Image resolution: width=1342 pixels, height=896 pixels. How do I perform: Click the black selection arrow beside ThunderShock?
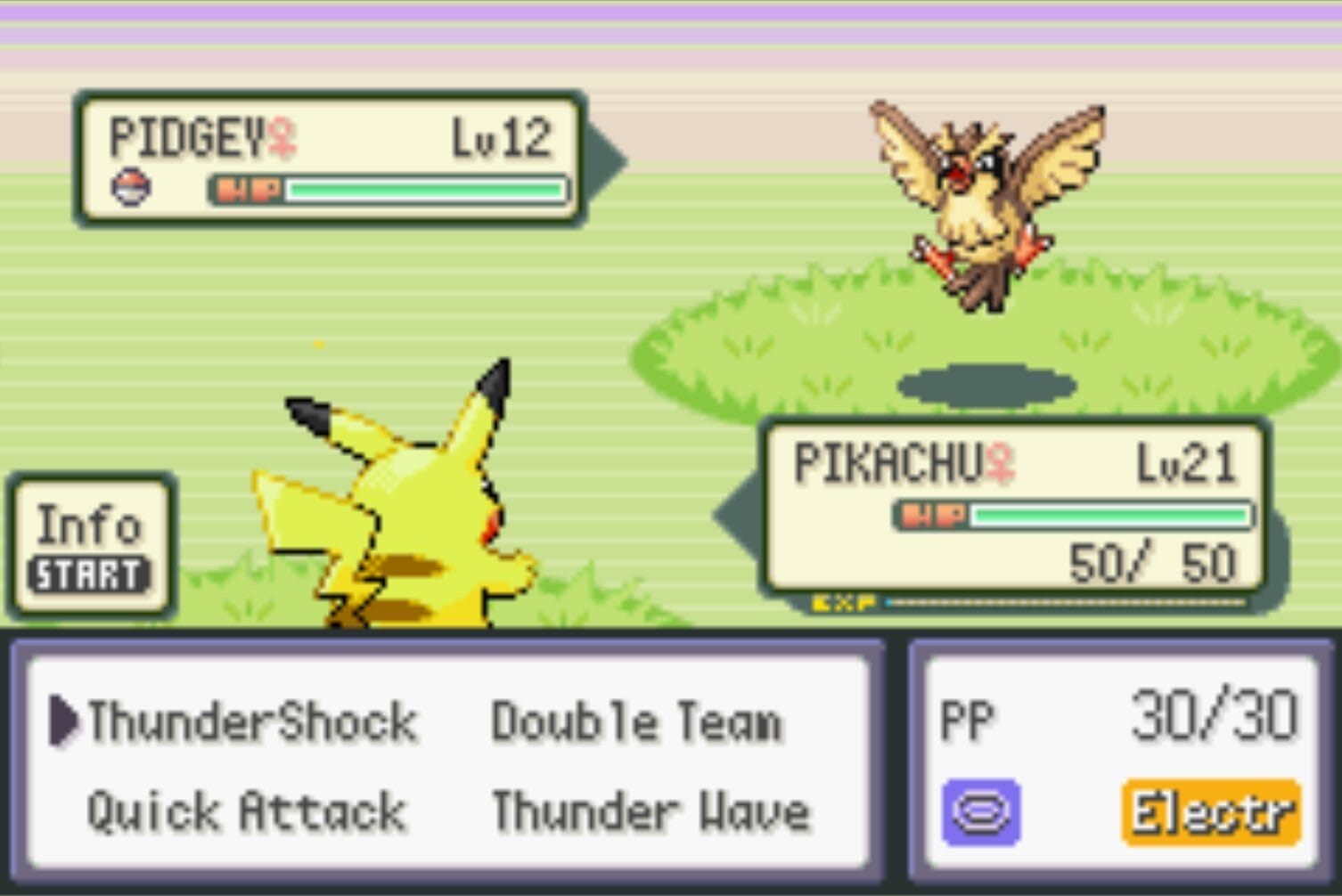coord(64,721)
